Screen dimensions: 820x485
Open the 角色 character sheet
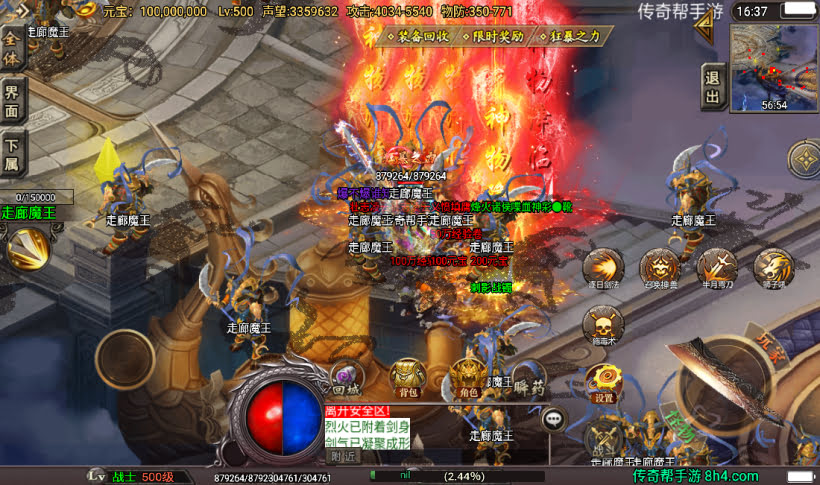pyautogui.click(x=467, y=377)
